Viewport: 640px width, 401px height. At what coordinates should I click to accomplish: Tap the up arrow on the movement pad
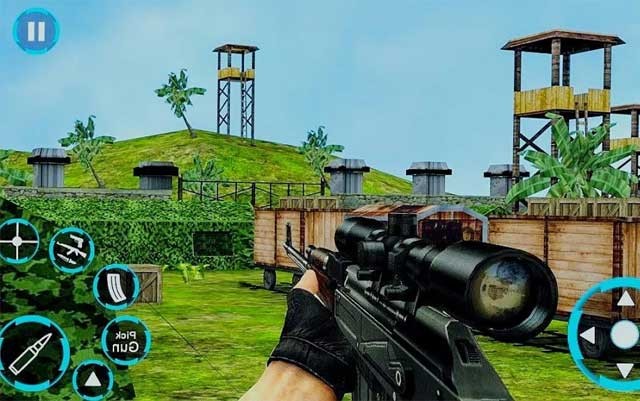tap(625, 298)
